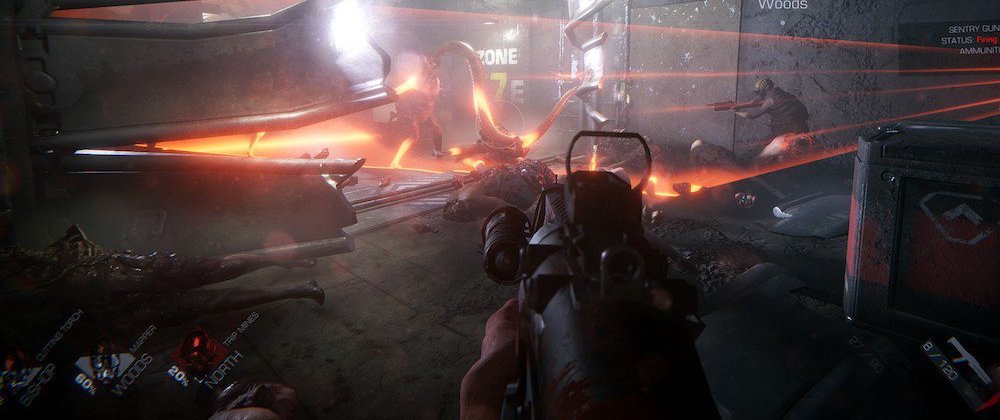Click the Woods player name tag

[x=782, y=5]
